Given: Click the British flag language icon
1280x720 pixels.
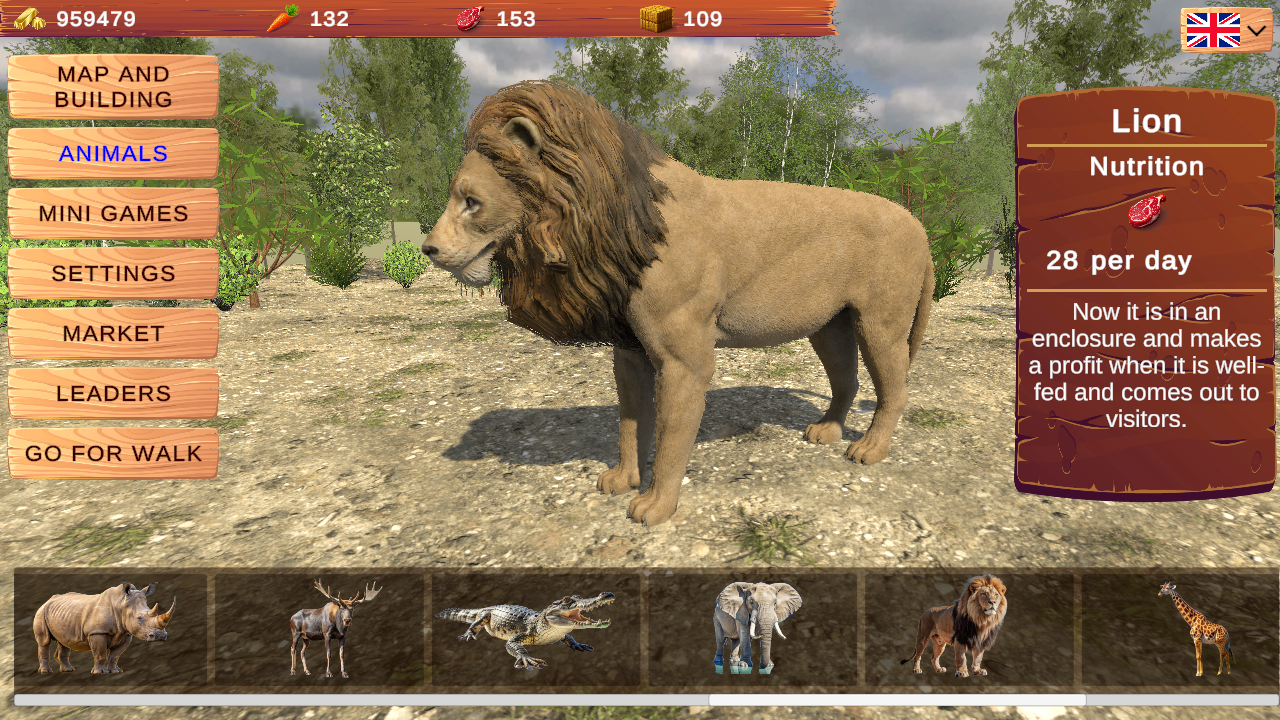Looking at the screenshot, I should click(1213, 30).
